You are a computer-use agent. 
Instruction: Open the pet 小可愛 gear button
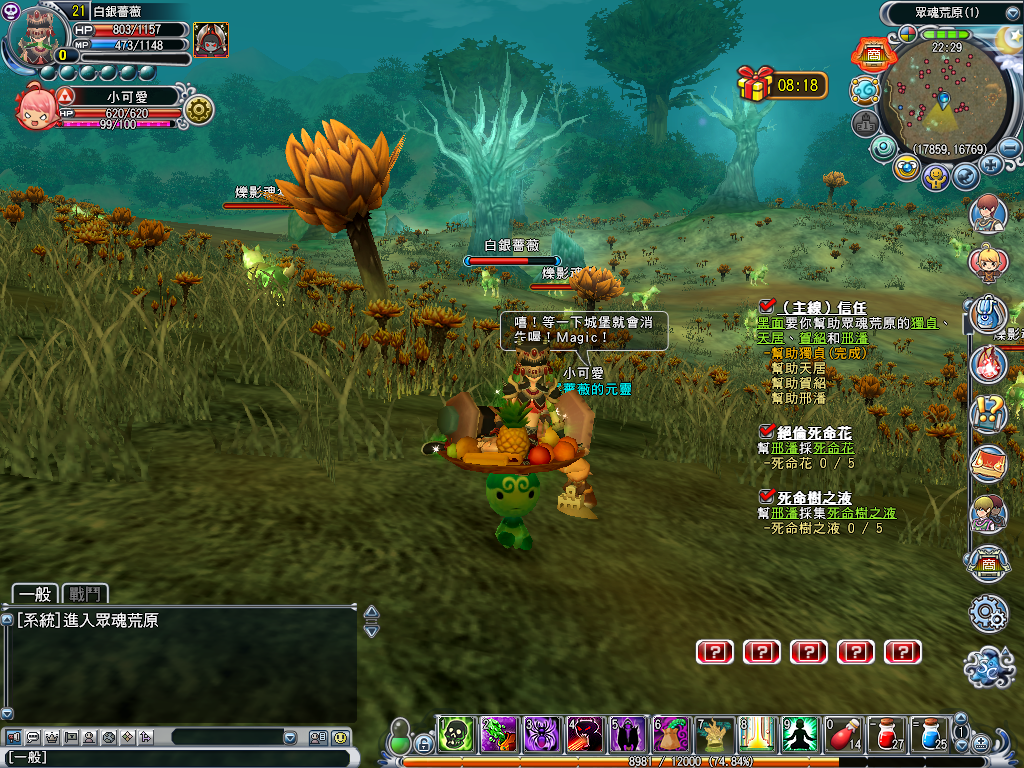pyautogui.click(x=198, y=110)
